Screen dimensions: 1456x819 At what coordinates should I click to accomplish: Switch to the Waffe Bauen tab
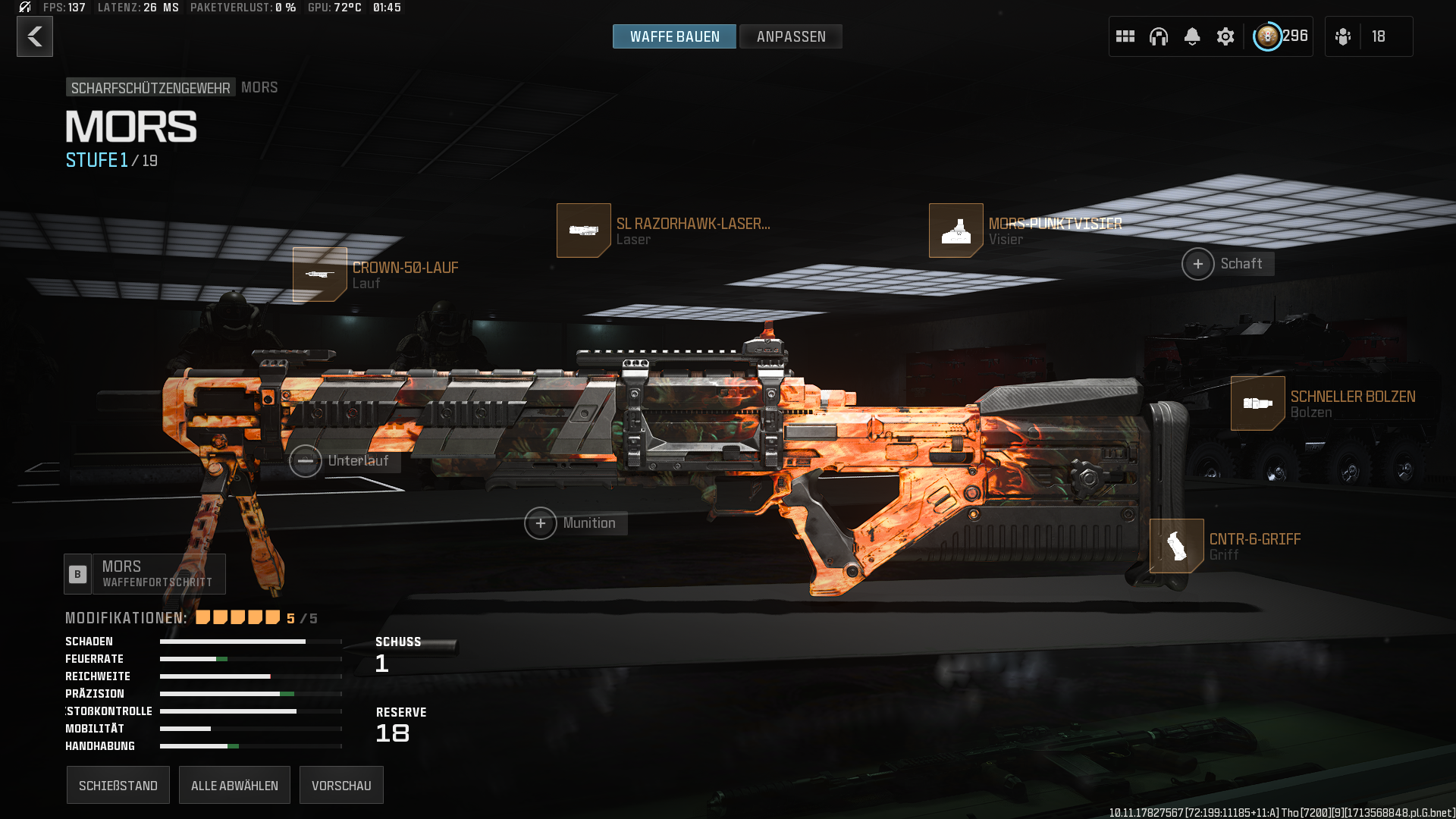click(674, 36)
